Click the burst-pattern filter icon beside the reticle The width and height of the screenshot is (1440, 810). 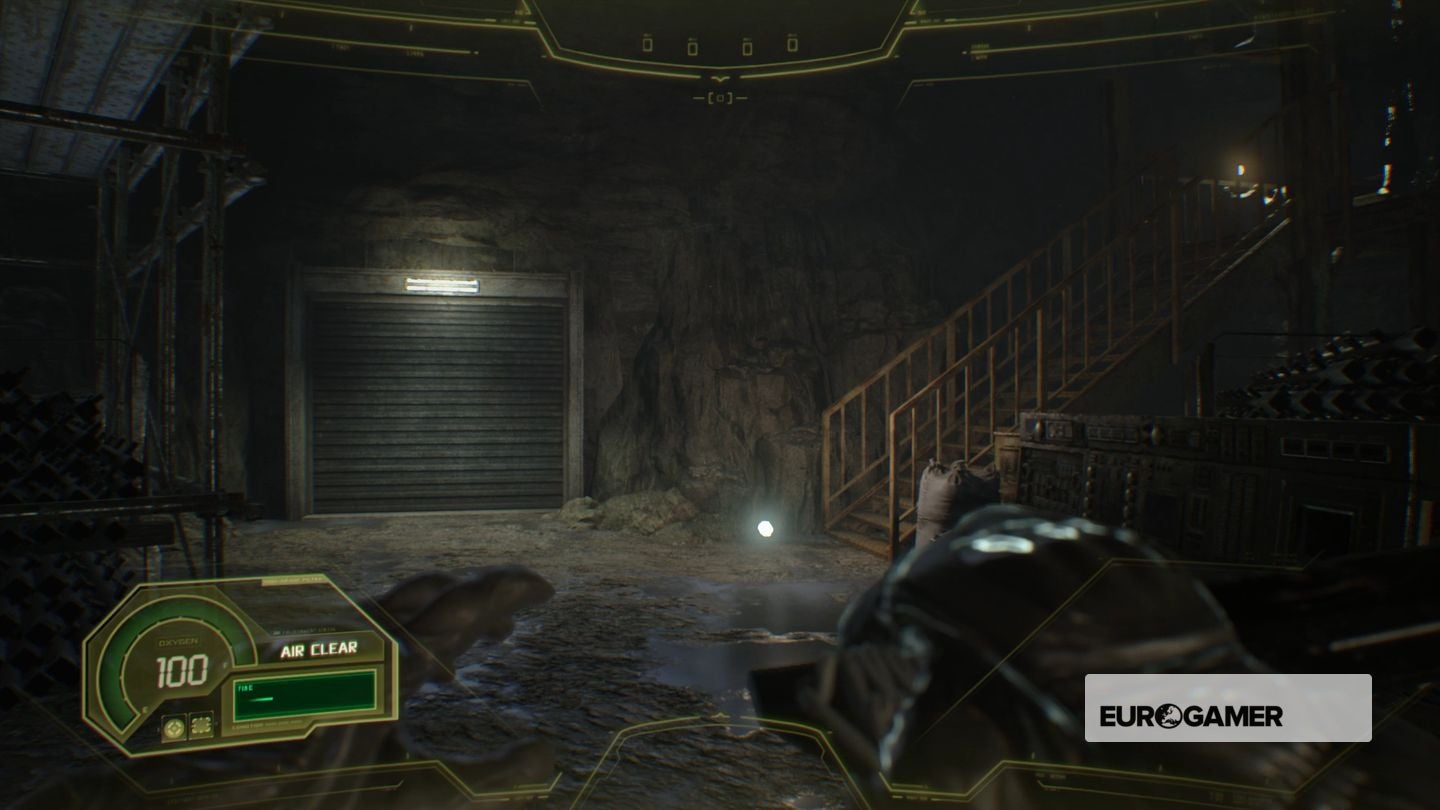(201, 726)
